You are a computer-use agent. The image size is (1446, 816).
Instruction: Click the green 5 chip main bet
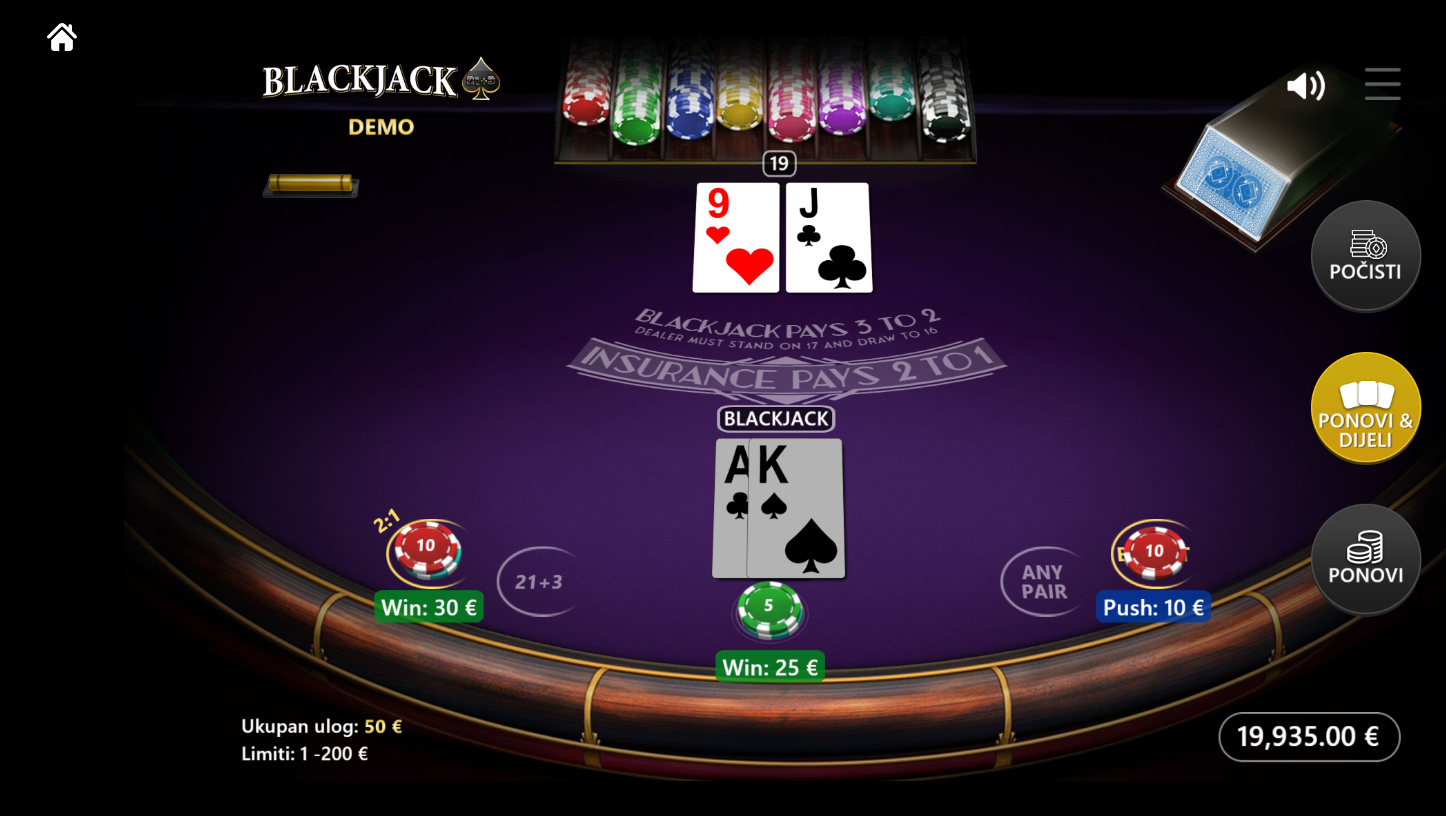(x=769, y=609)
